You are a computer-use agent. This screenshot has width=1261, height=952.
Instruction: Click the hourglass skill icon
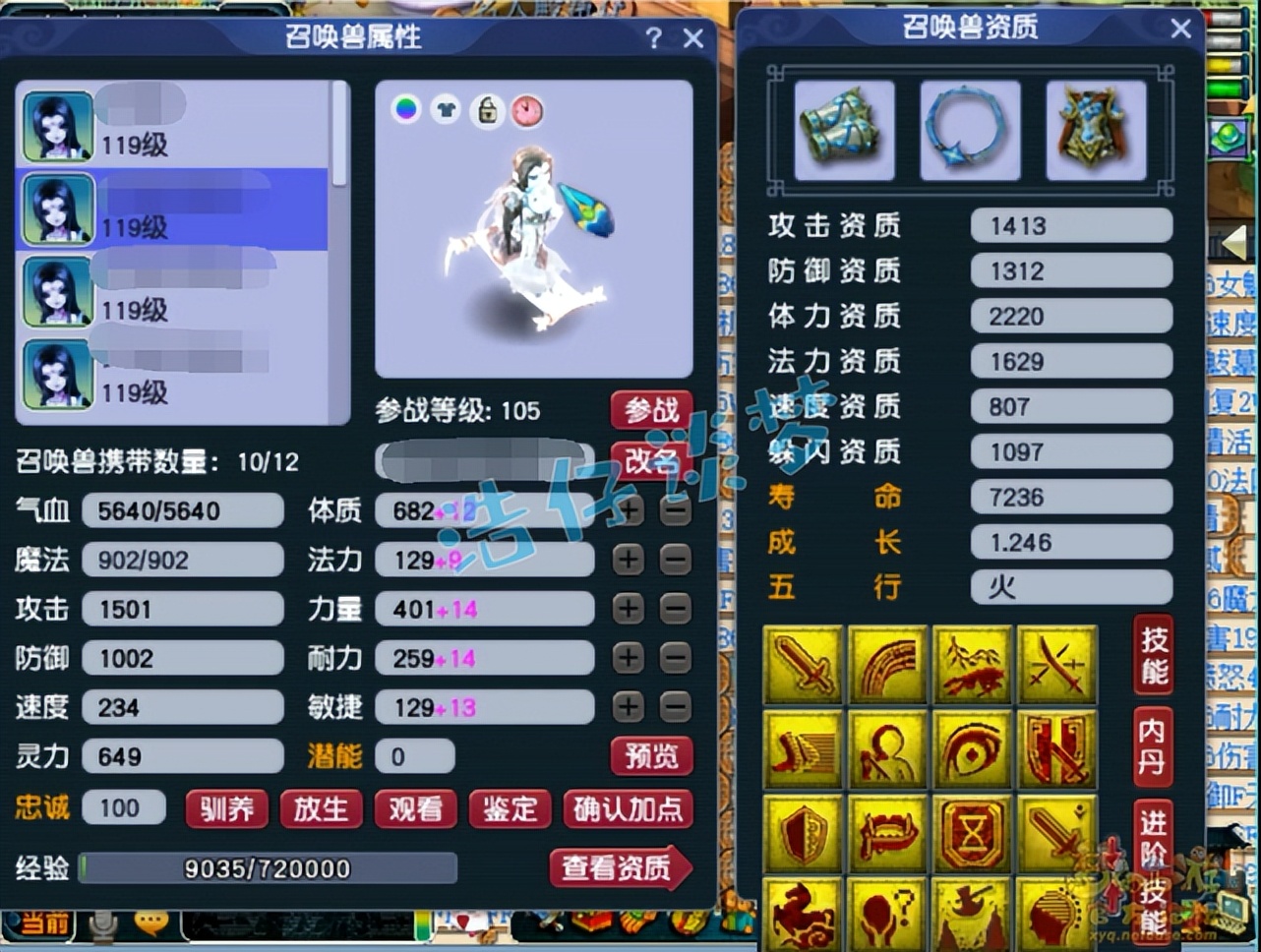point(971,832)
